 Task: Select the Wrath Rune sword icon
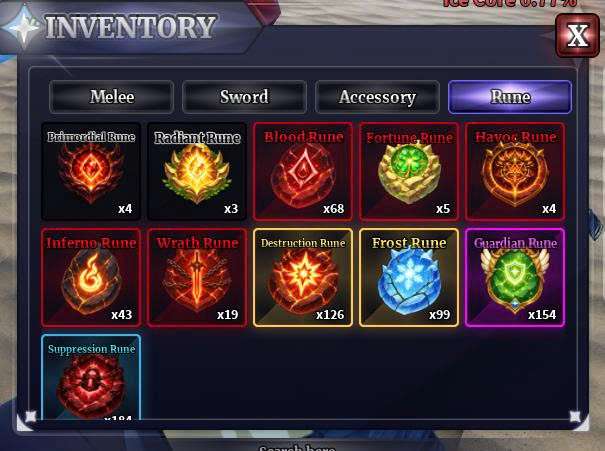(197, 277)
